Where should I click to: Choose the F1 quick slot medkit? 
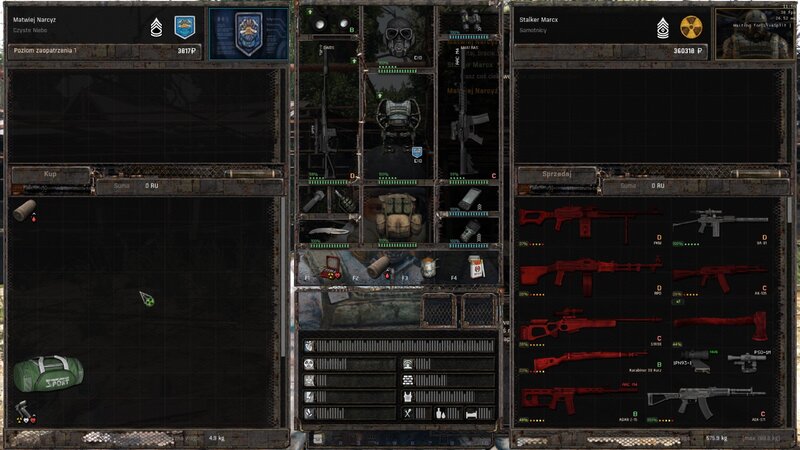click(326, 265)
